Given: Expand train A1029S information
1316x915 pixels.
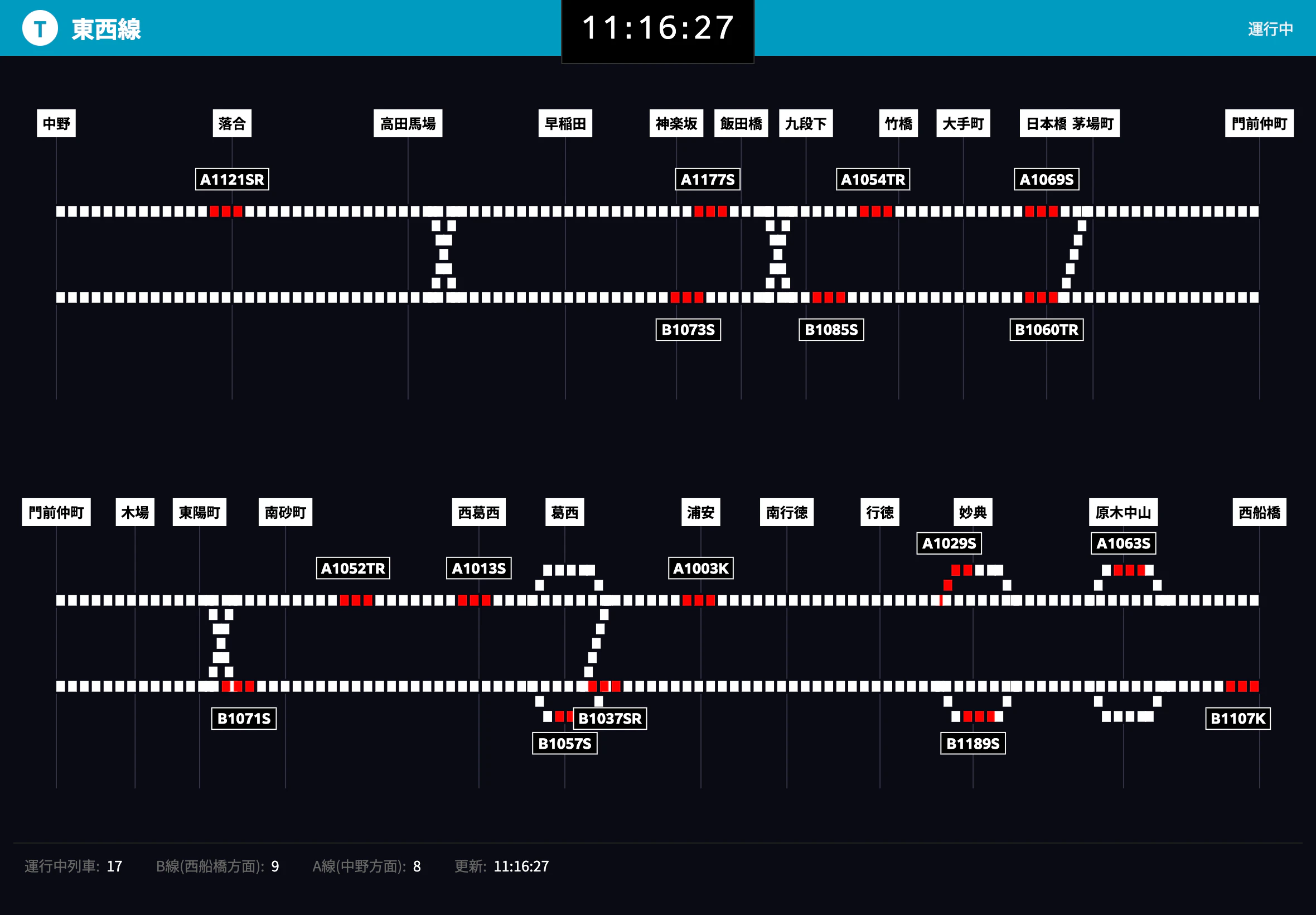Looking at the screenshot, I should [x=949, y=543].
